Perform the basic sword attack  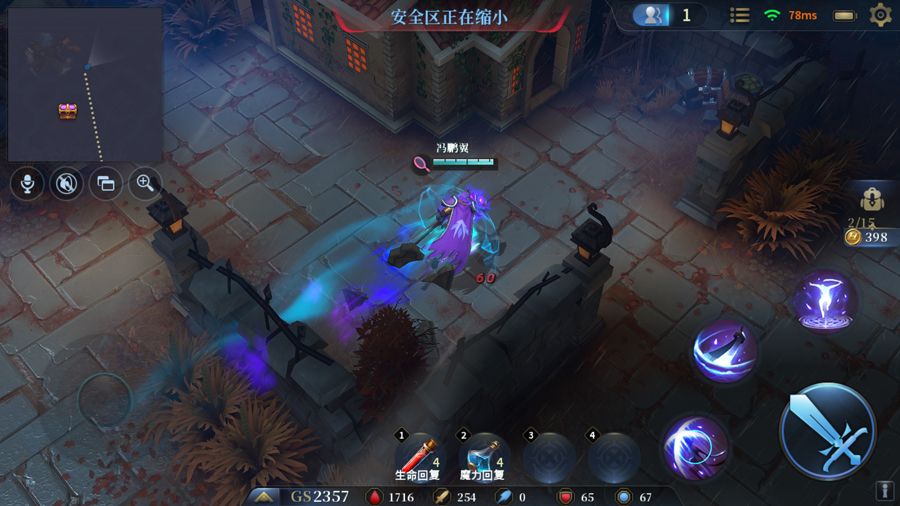[827, 431]
